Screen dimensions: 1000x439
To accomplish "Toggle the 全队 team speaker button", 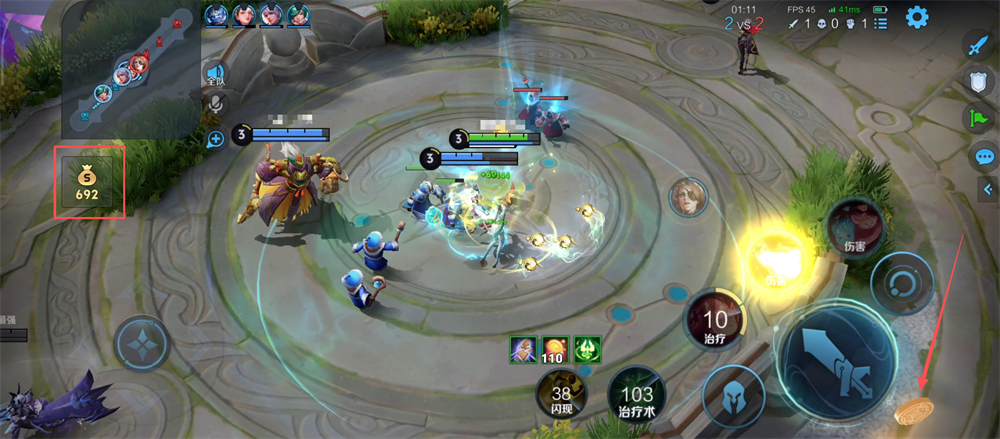I will click(x=215, y=74).
